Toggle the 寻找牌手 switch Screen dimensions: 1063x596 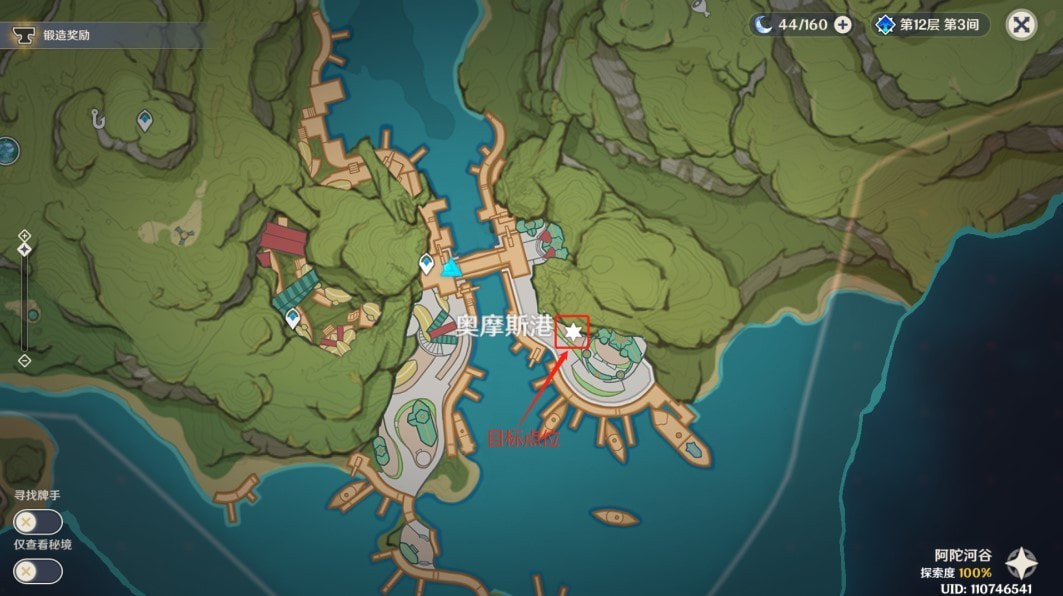38,522
